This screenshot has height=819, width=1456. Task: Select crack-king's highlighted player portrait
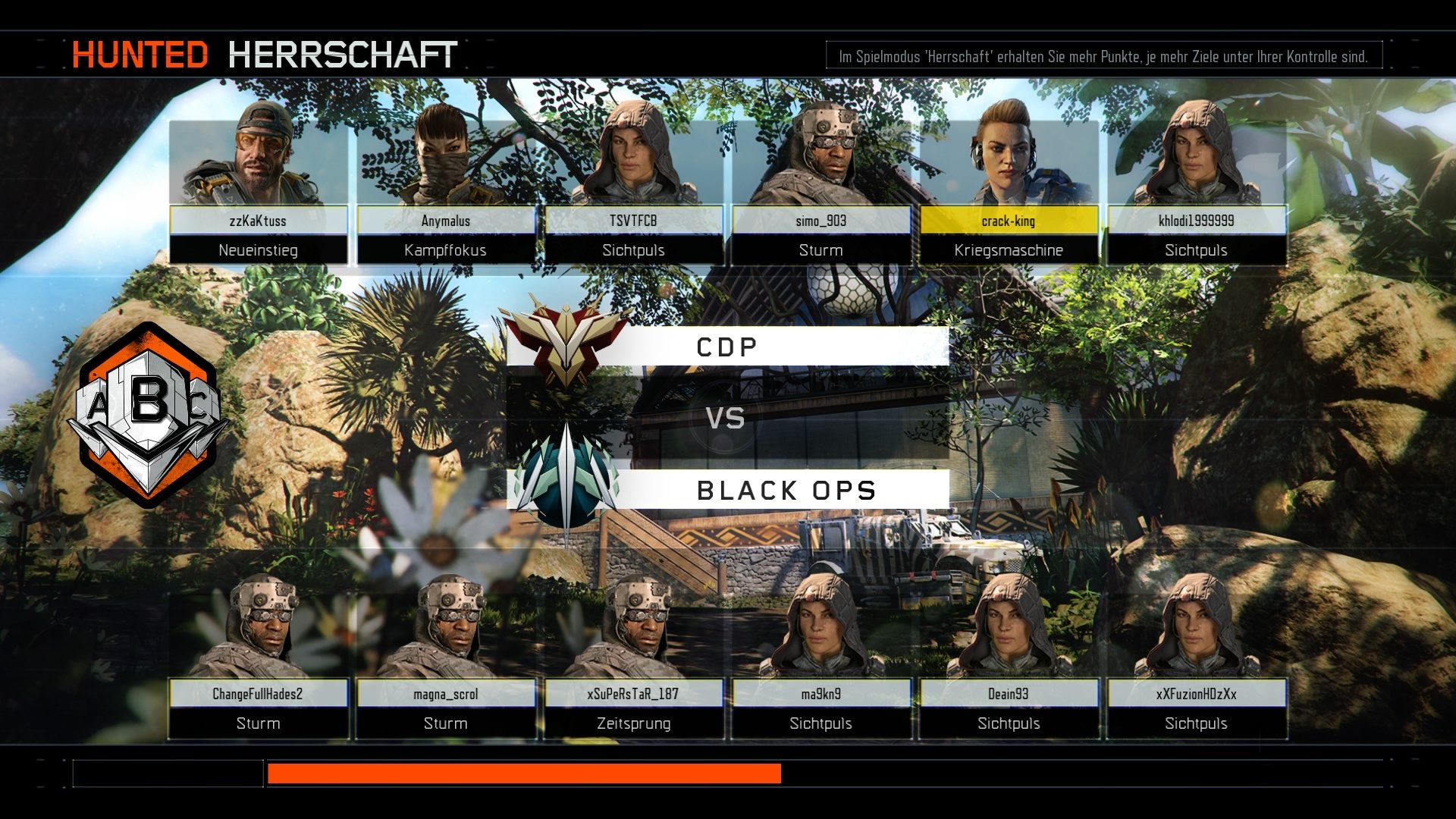[x=1009, y=159]
